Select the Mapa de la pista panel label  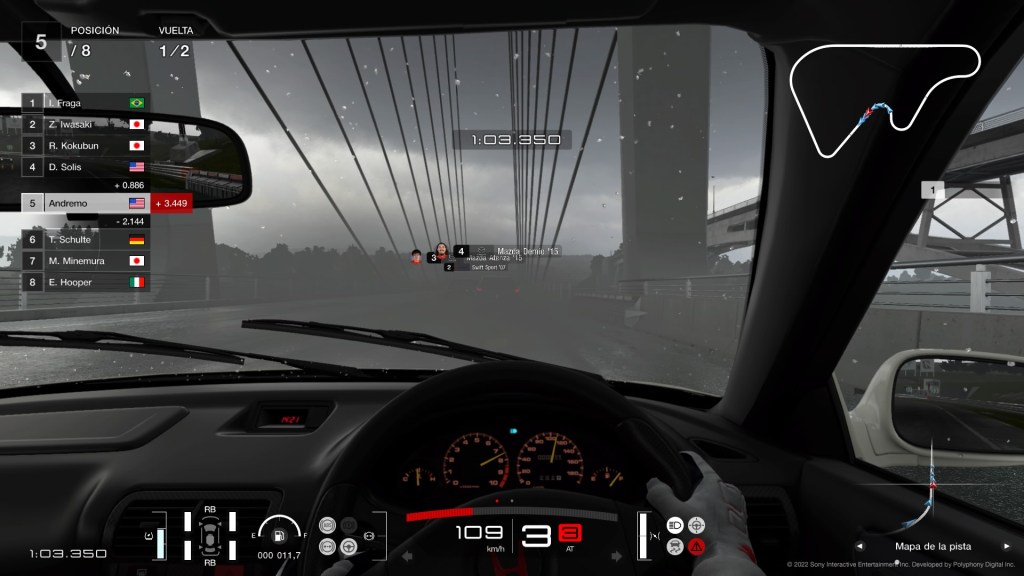(x=932, y=547)
